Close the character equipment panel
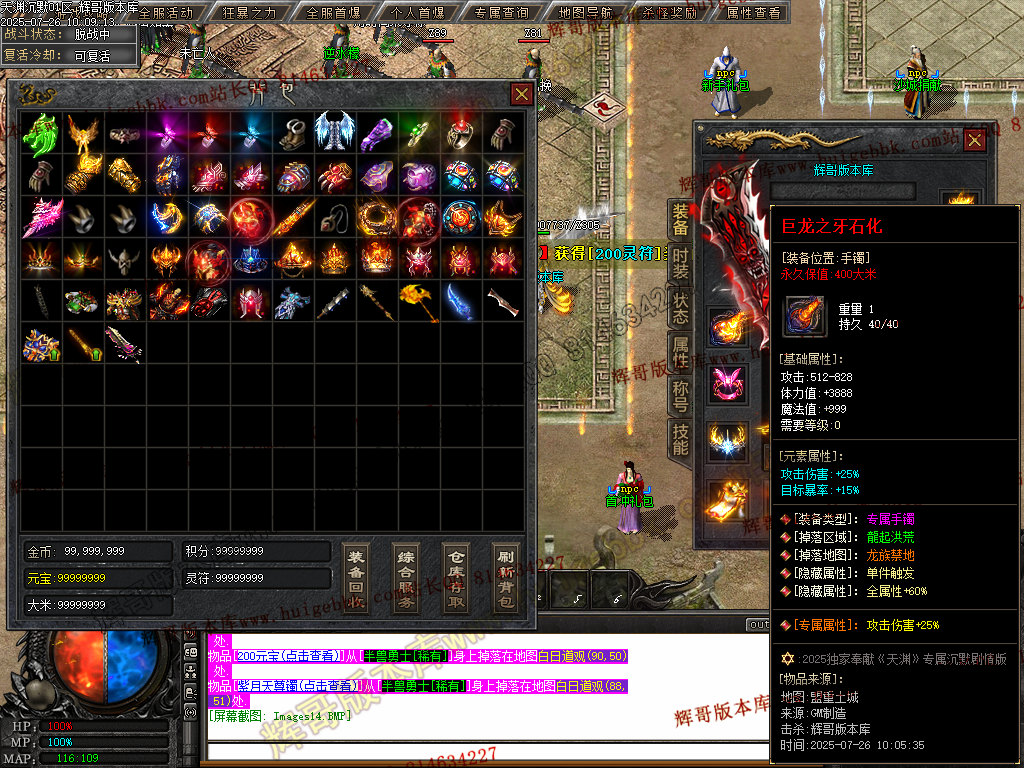The width and height of the screenshot is (1024, 768). click(x=973, y=141)
